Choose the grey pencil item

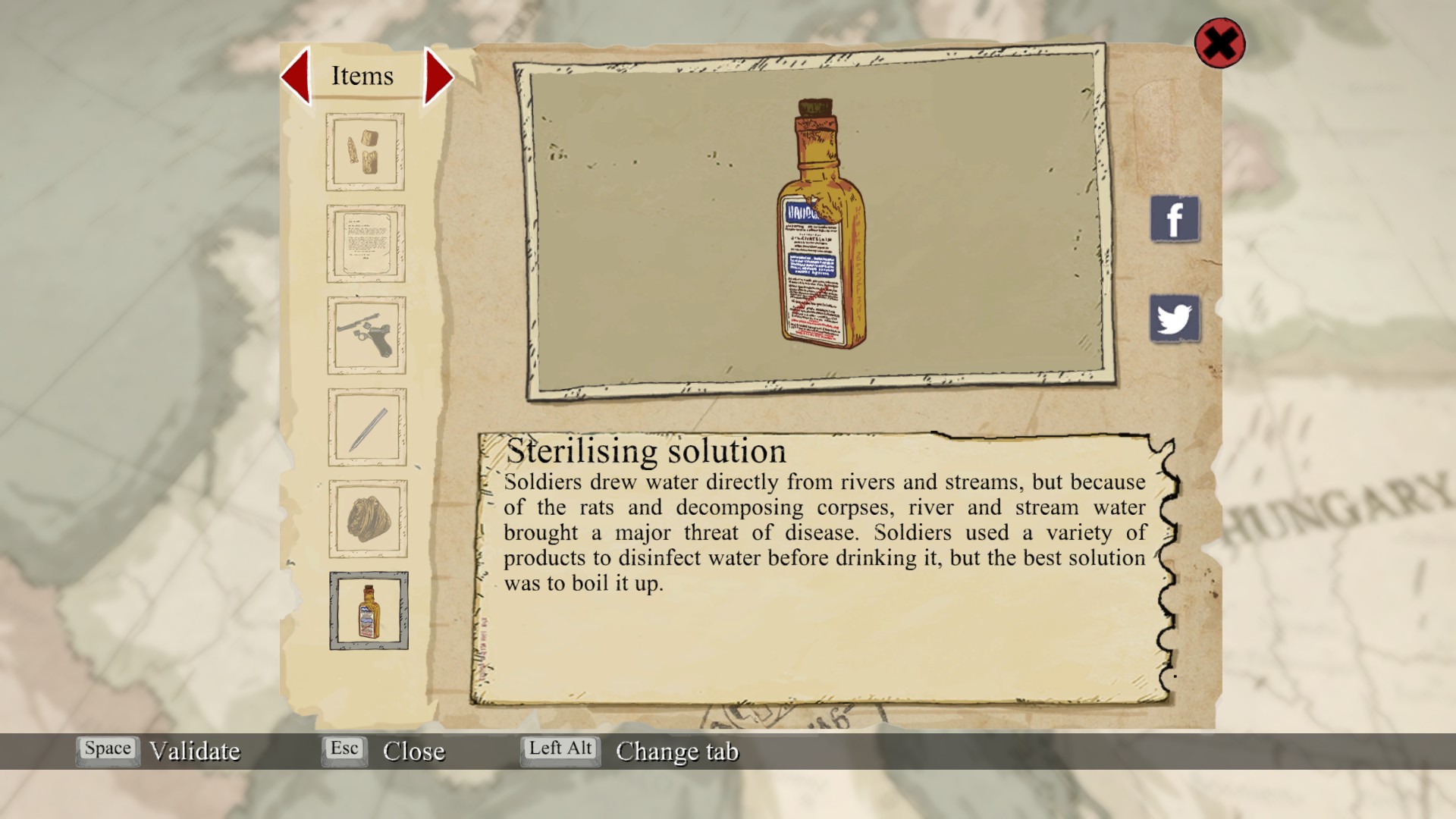pos(367,428)
